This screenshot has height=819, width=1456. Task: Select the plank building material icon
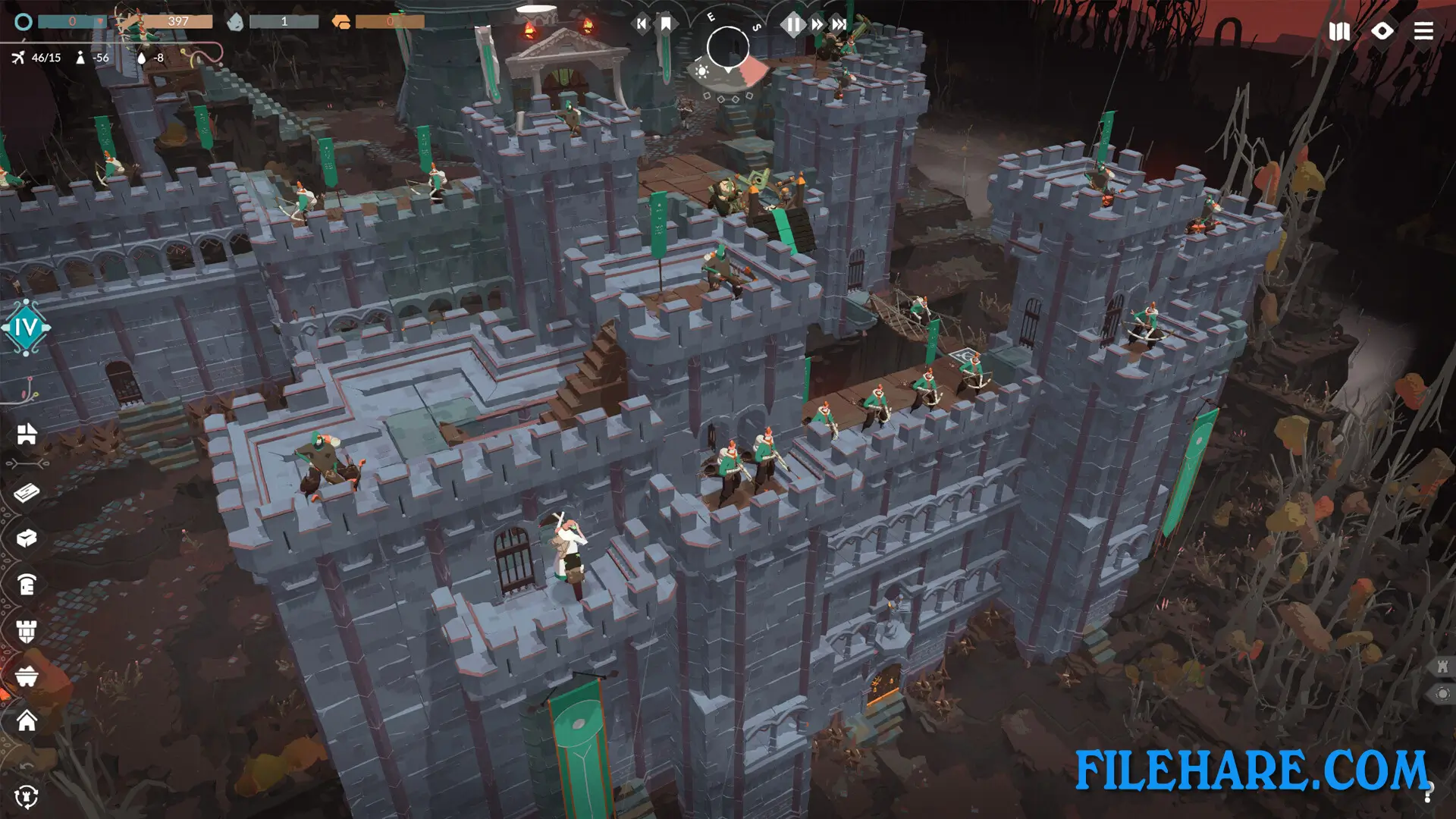[x=27, y=494]
